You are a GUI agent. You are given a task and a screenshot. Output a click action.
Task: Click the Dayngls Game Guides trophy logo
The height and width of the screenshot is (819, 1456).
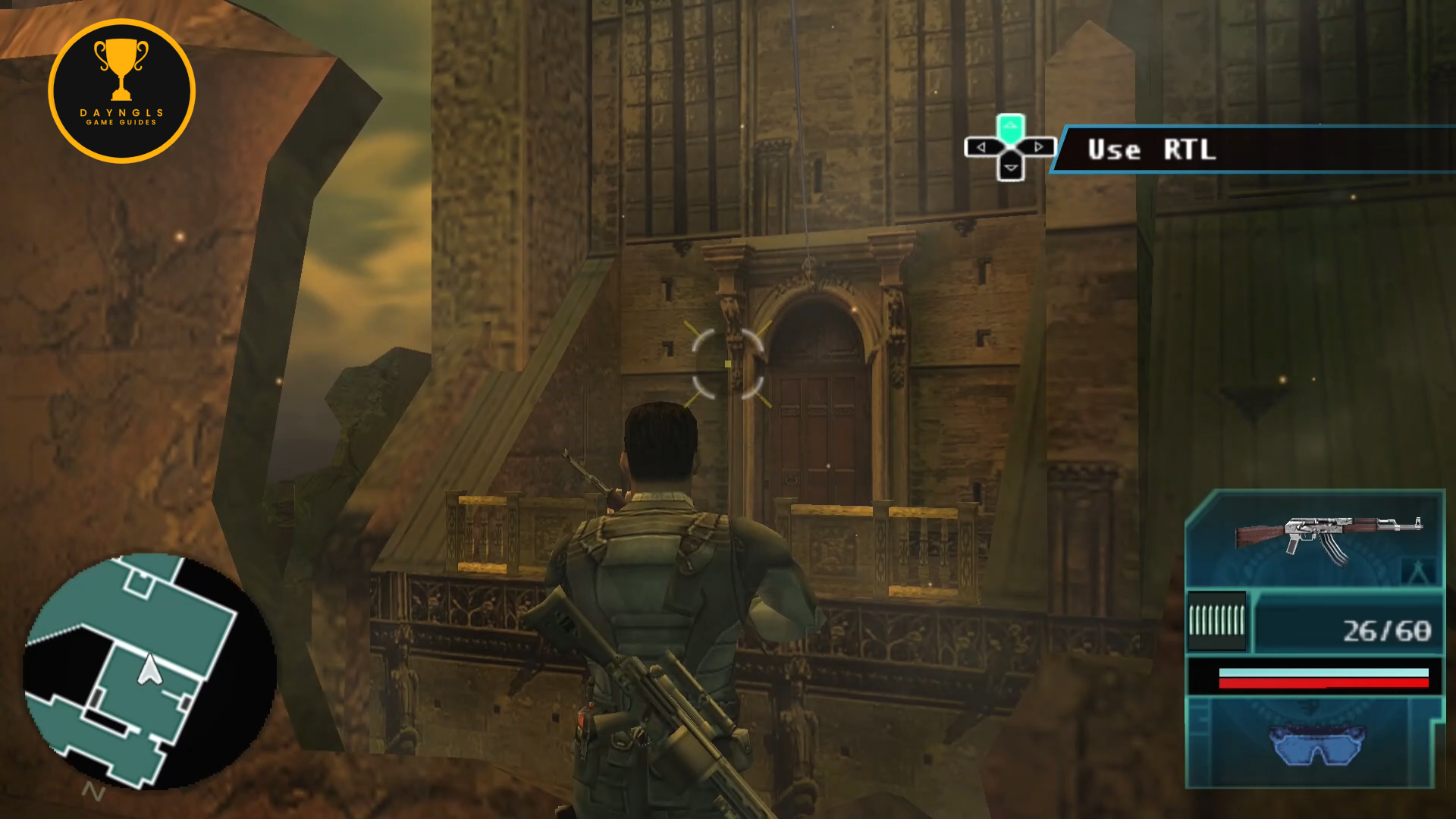click(x=121, y=91)
